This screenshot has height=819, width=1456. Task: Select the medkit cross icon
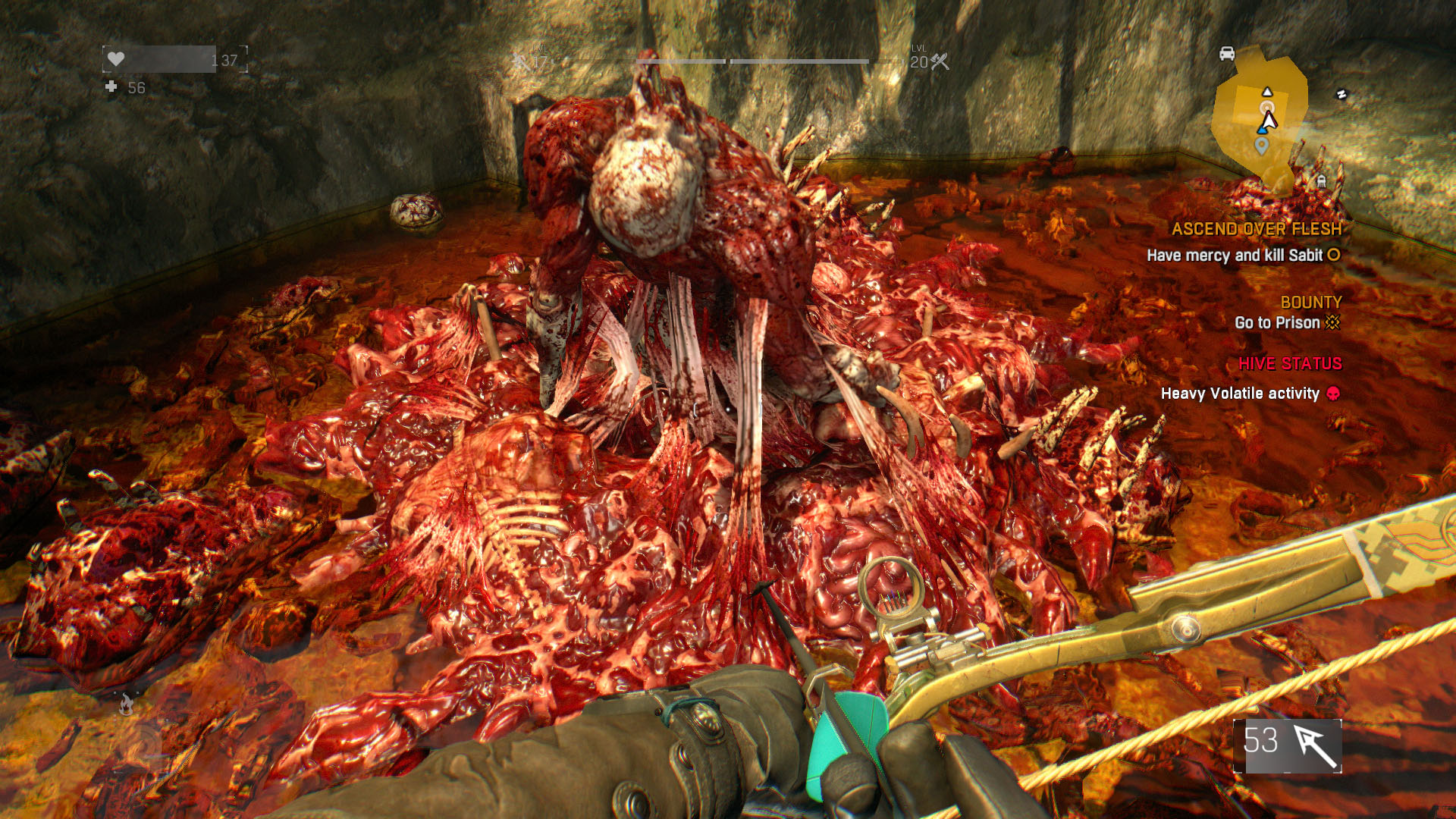tap(111, 87)
